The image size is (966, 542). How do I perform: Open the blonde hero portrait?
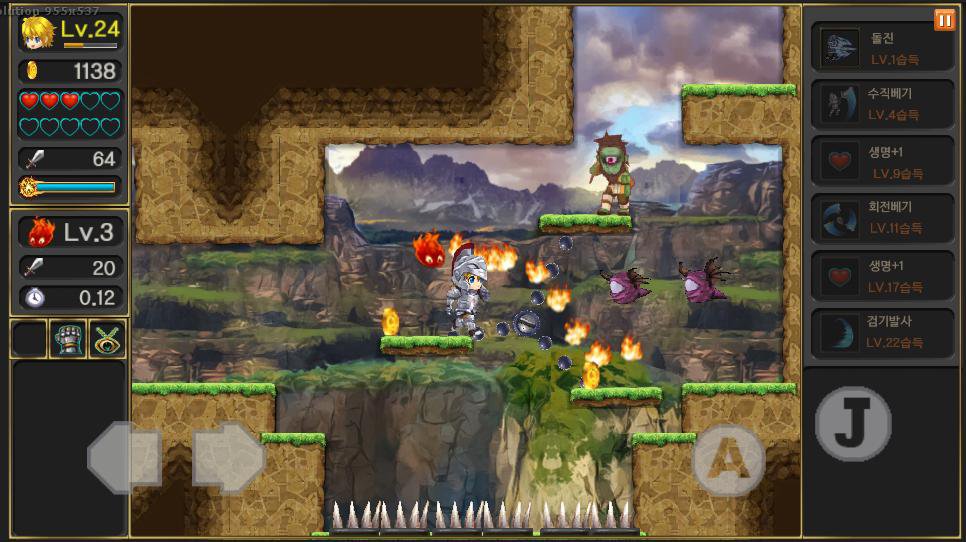click(39, 32)
